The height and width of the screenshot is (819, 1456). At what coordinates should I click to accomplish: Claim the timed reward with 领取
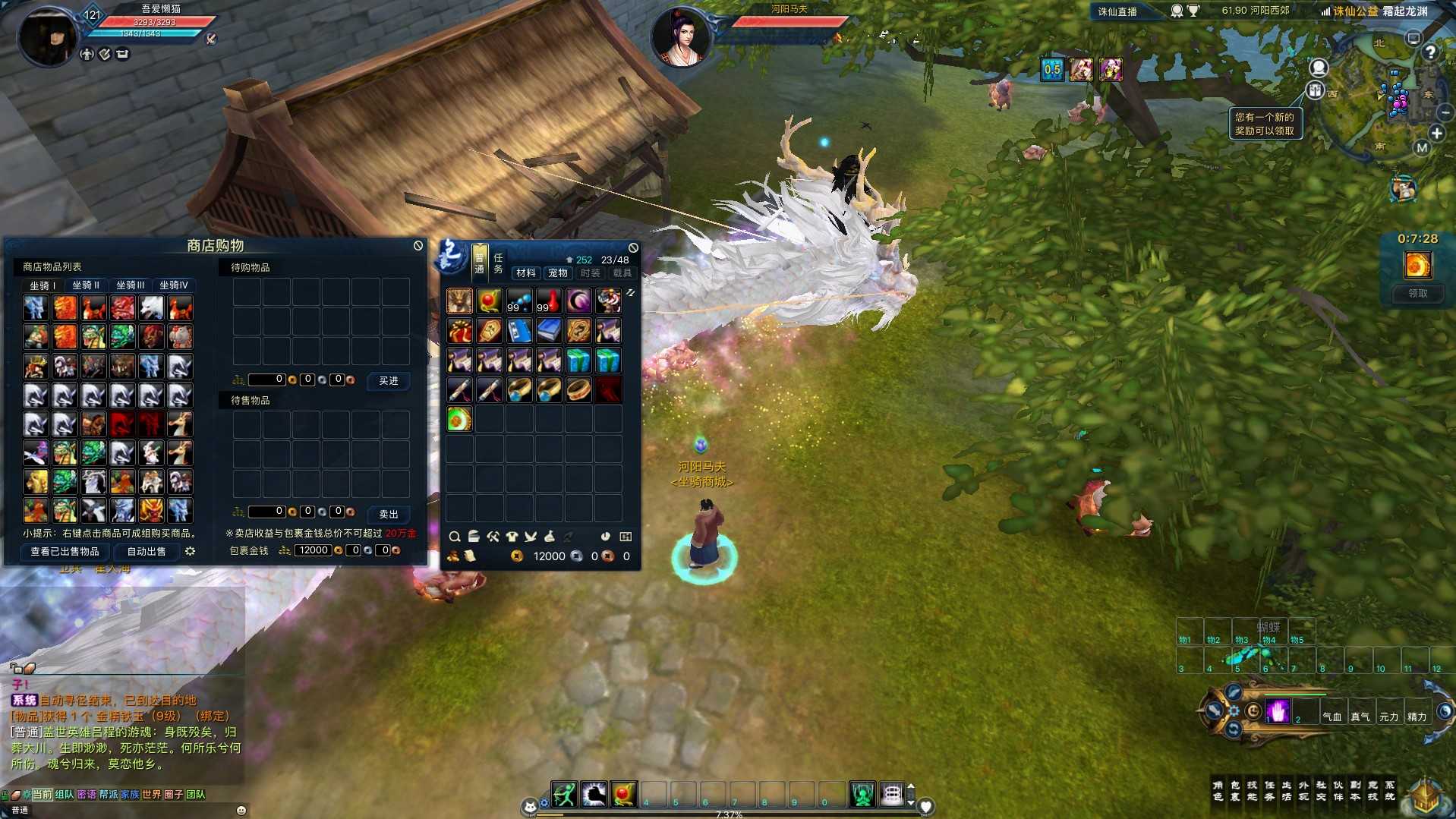click(1417, 293)
